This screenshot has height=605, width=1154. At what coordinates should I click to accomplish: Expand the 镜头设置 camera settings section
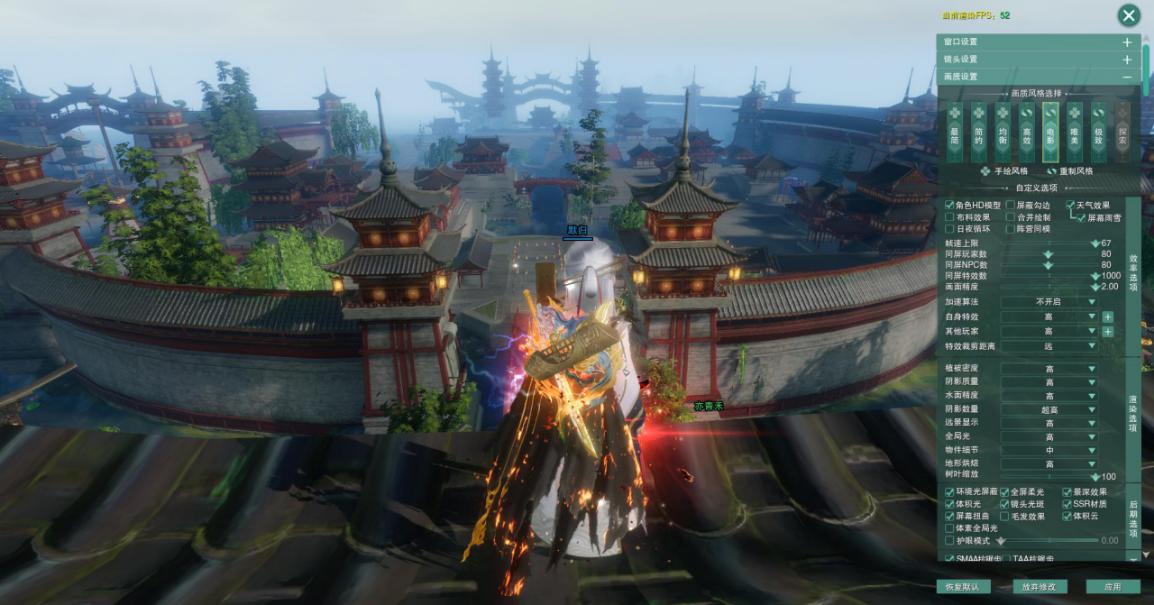click(x=1127, y=59)
